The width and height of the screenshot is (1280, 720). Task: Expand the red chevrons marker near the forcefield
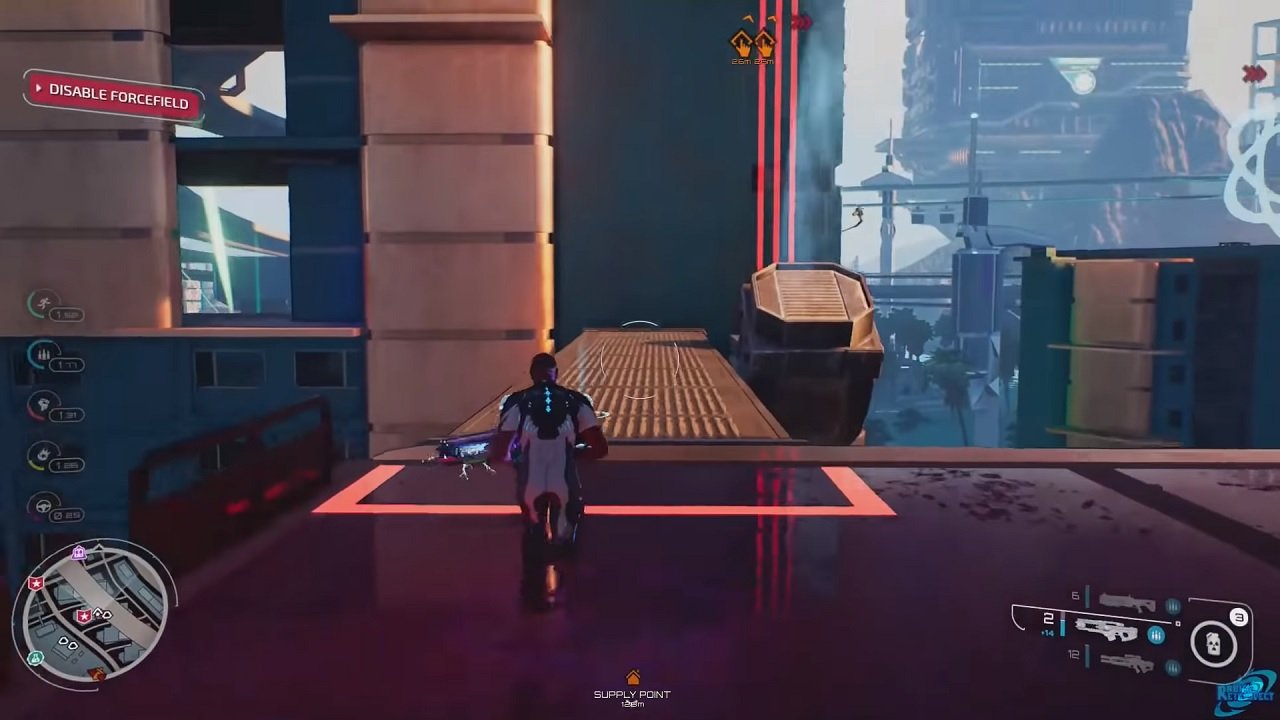[x=802, y=20]
